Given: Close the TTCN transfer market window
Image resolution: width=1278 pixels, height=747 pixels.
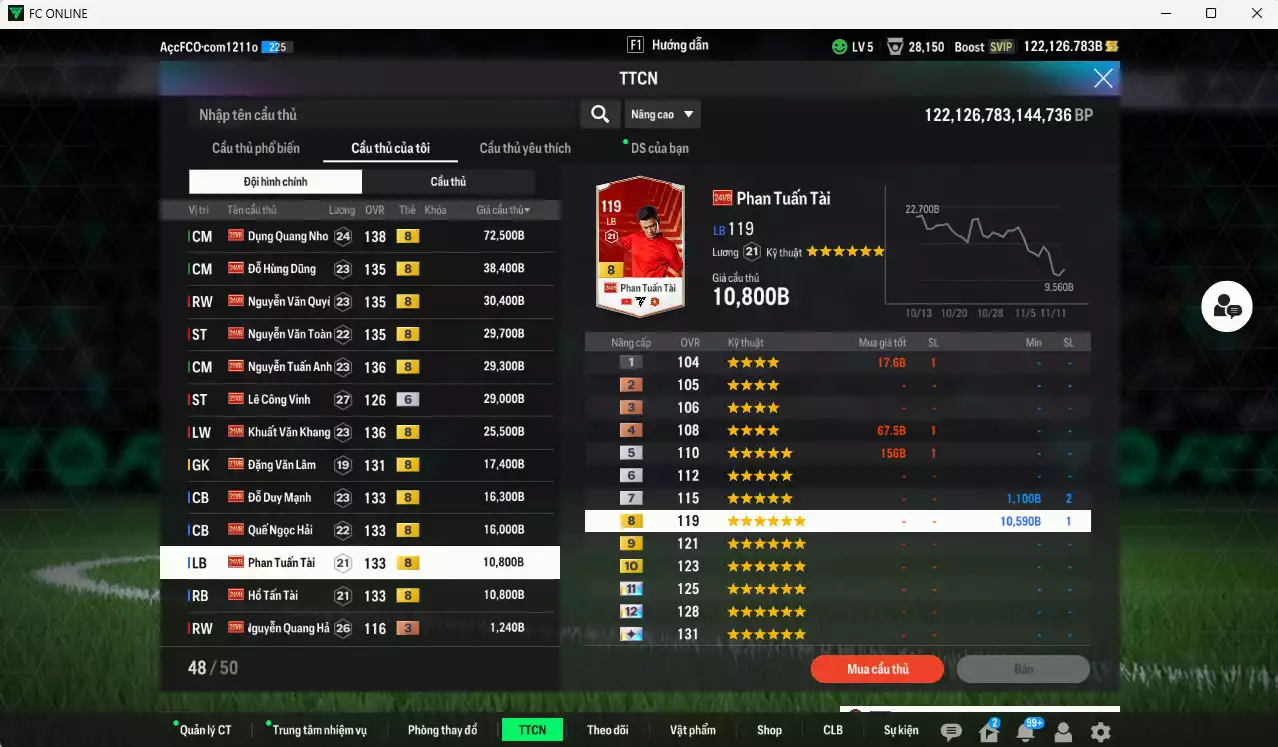Looking at the screenshot, I should click(1103, 78).
